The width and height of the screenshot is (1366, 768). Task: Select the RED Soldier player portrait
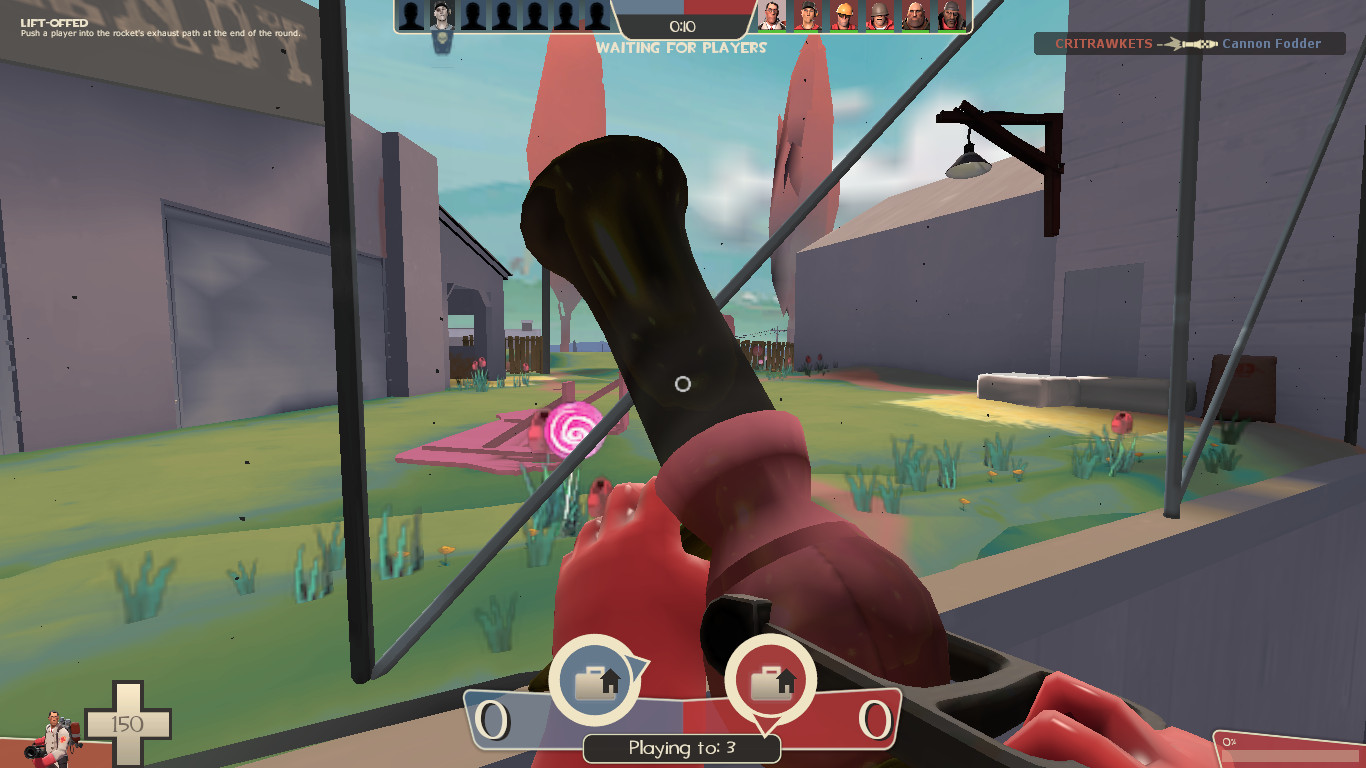pyautogui.click(x=879, y=16)
